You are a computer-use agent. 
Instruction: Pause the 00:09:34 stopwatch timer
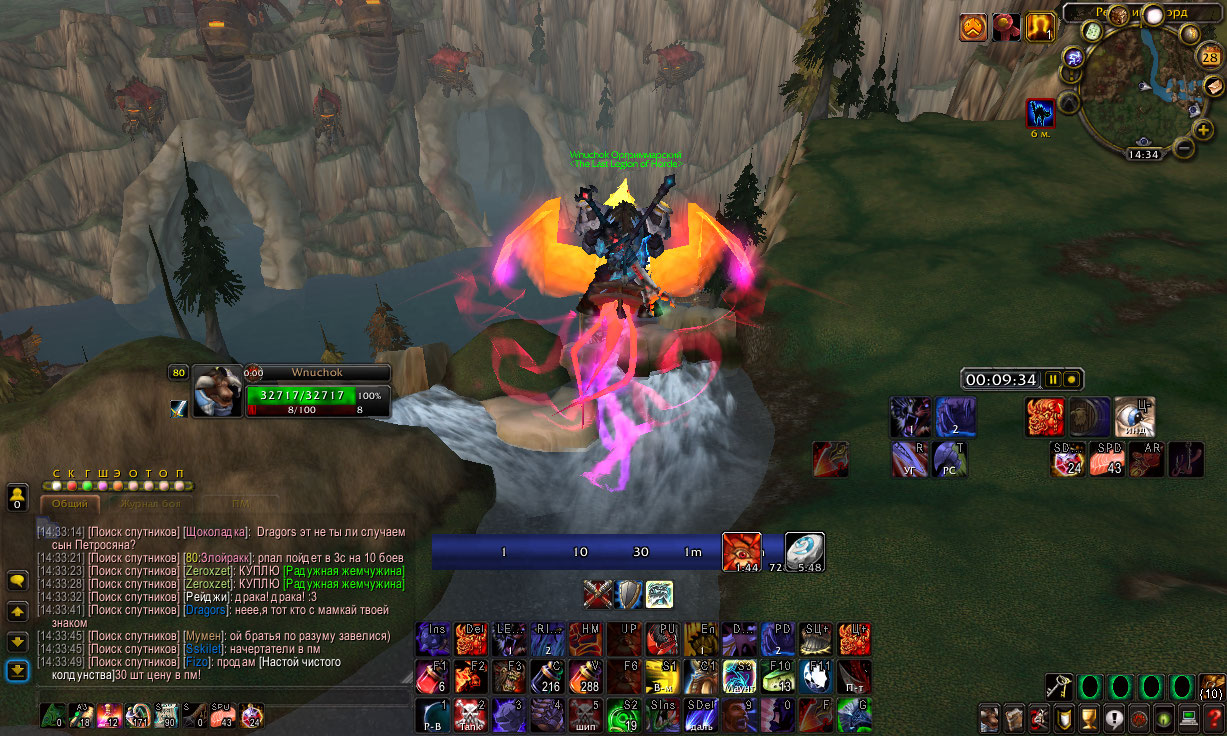pos(1051,380)
